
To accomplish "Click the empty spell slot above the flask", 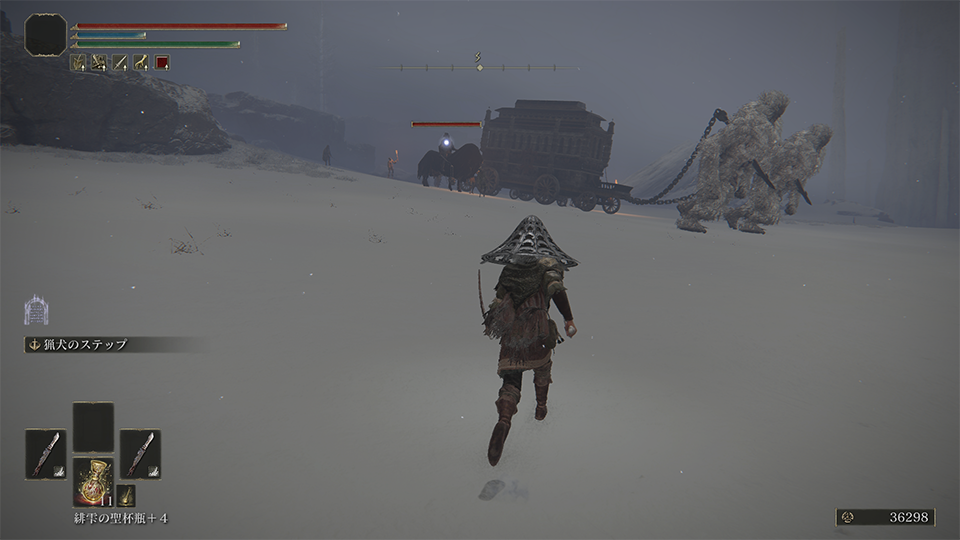I will (93, 426).
